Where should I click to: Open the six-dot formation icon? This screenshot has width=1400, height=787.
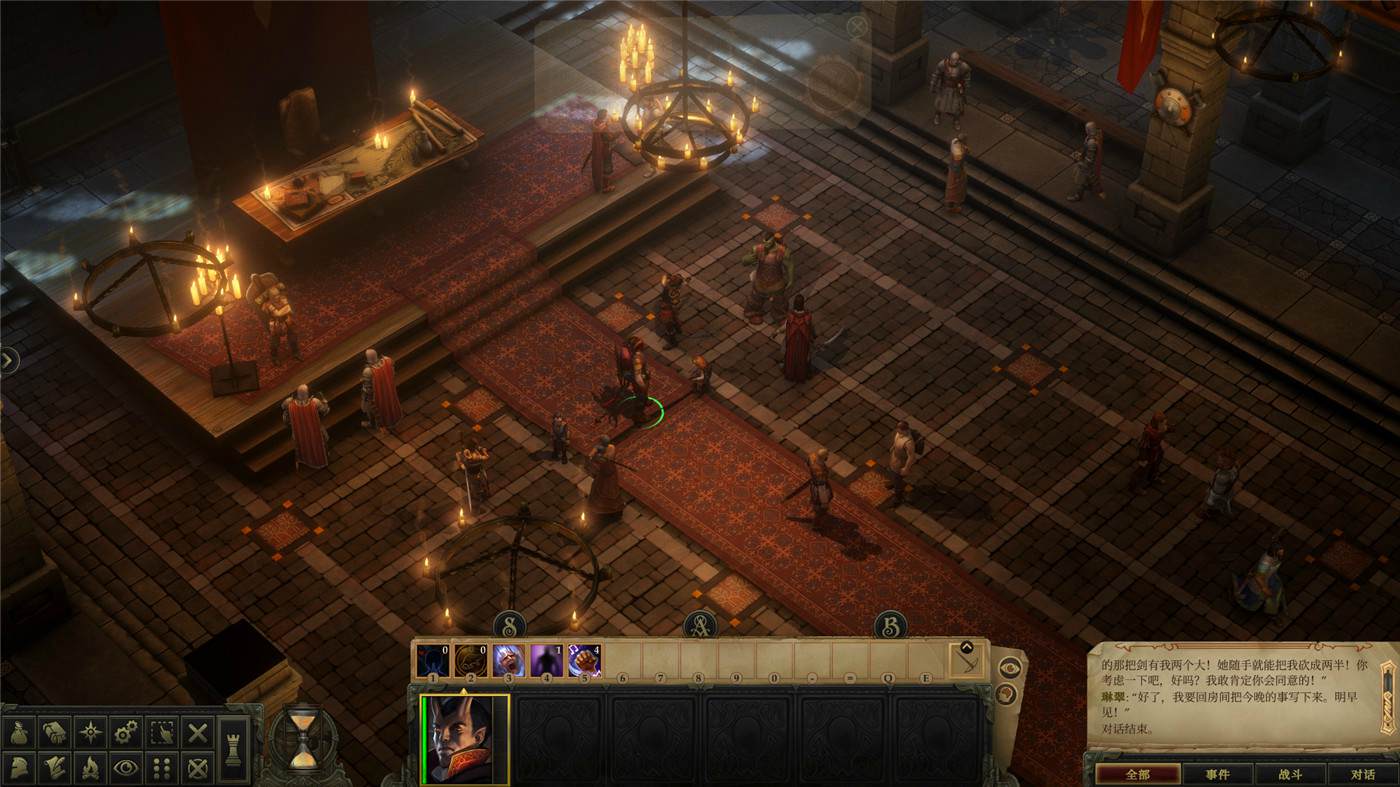[x=162, y=768]
